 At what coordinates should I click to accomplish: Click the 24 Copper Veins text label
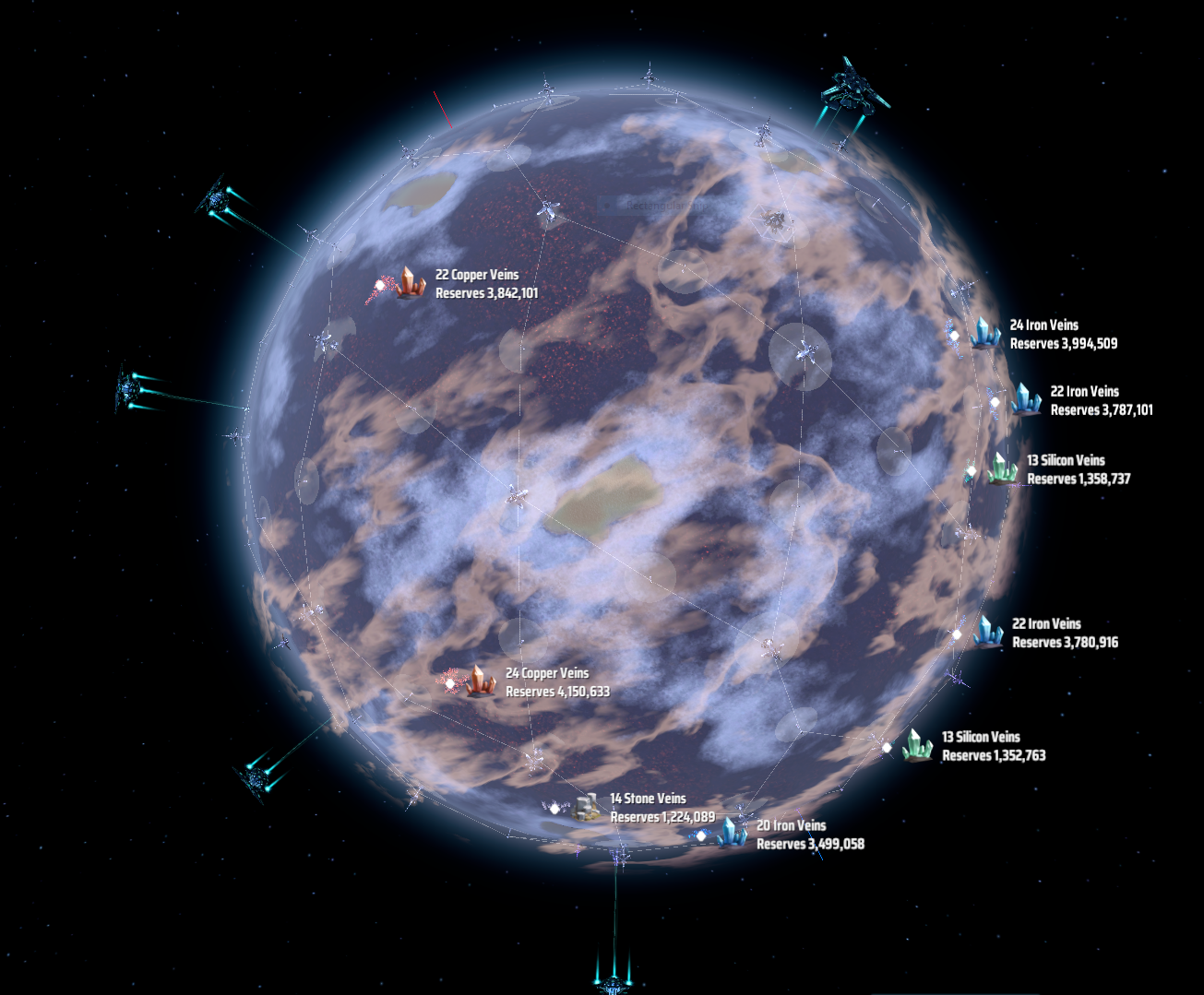tap(547, 673)
